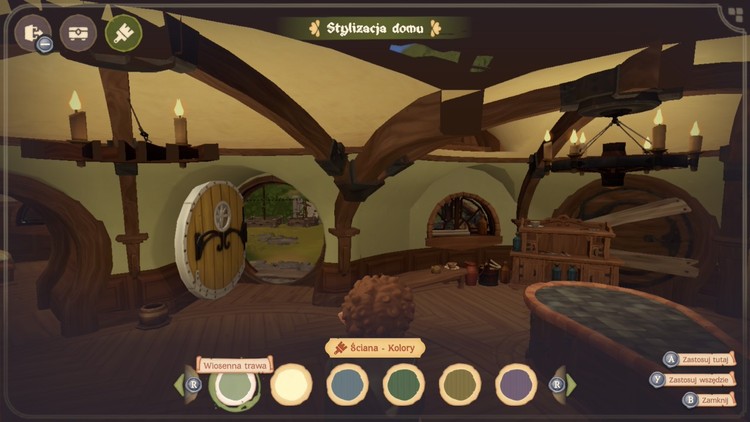Open the chest storage mode
The height and width of the screenshot is (422, 750).
(x=78, y=32)
